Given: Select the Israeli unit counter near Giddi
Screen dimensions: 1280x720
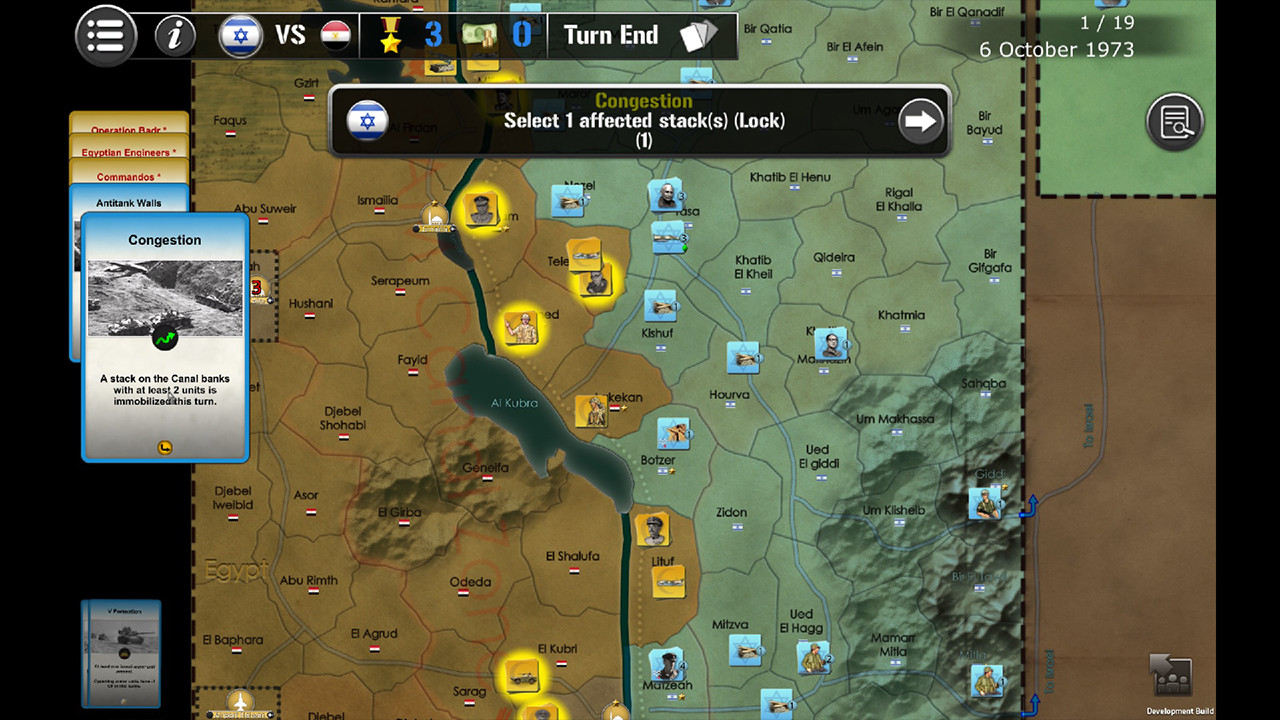Looking at the screenshot, I should (x=986, y=502).
